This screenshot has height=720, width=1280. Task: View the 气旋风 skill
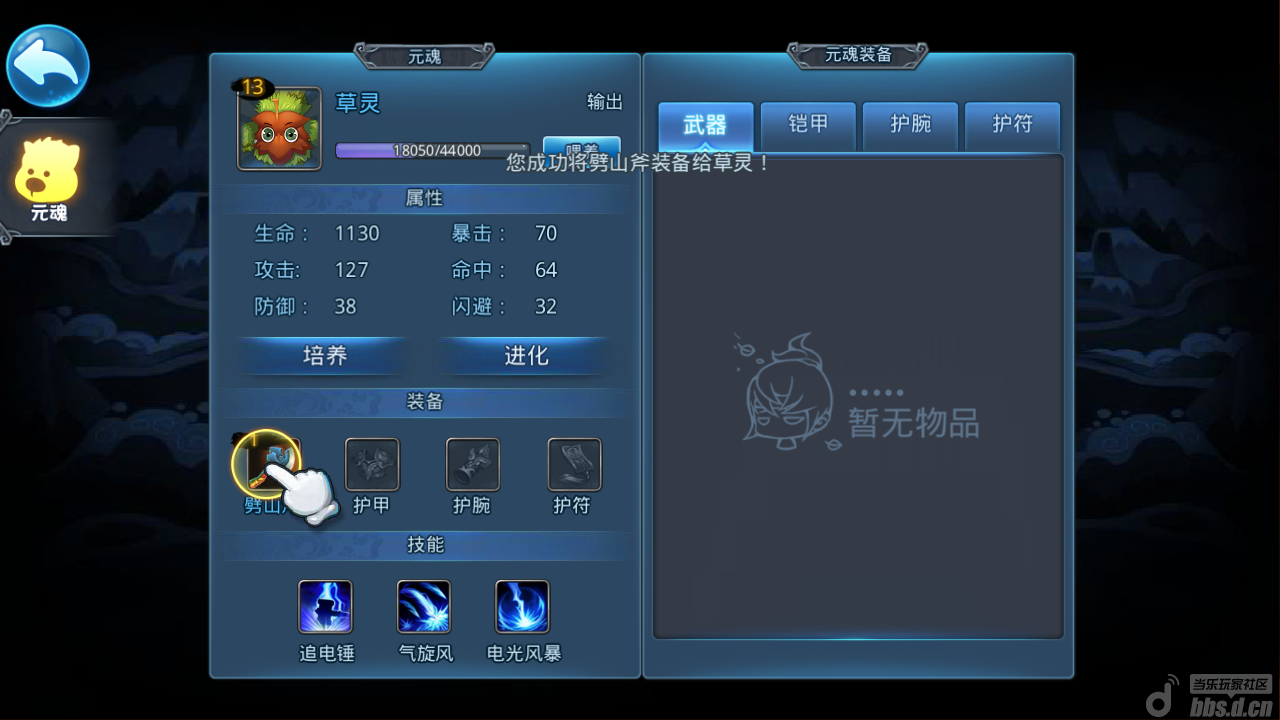[x=424, y=607]
